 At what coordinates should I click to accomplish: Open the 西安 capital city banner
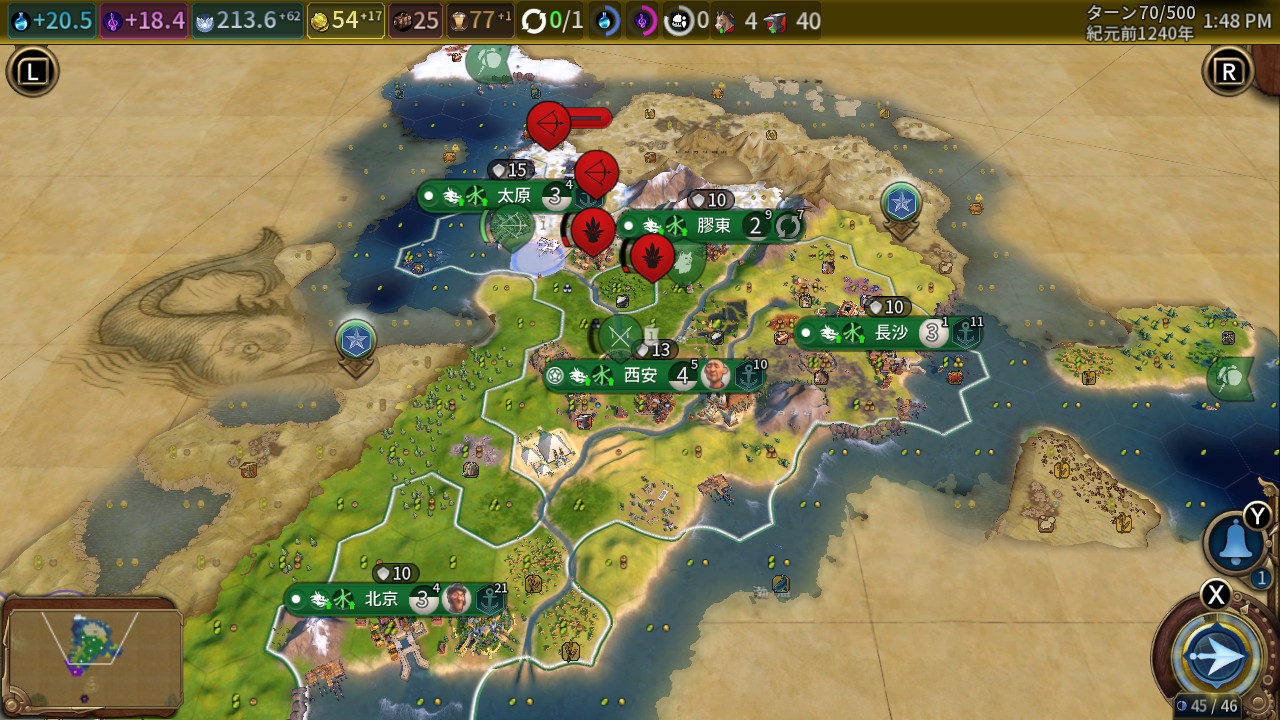(640, 376)
